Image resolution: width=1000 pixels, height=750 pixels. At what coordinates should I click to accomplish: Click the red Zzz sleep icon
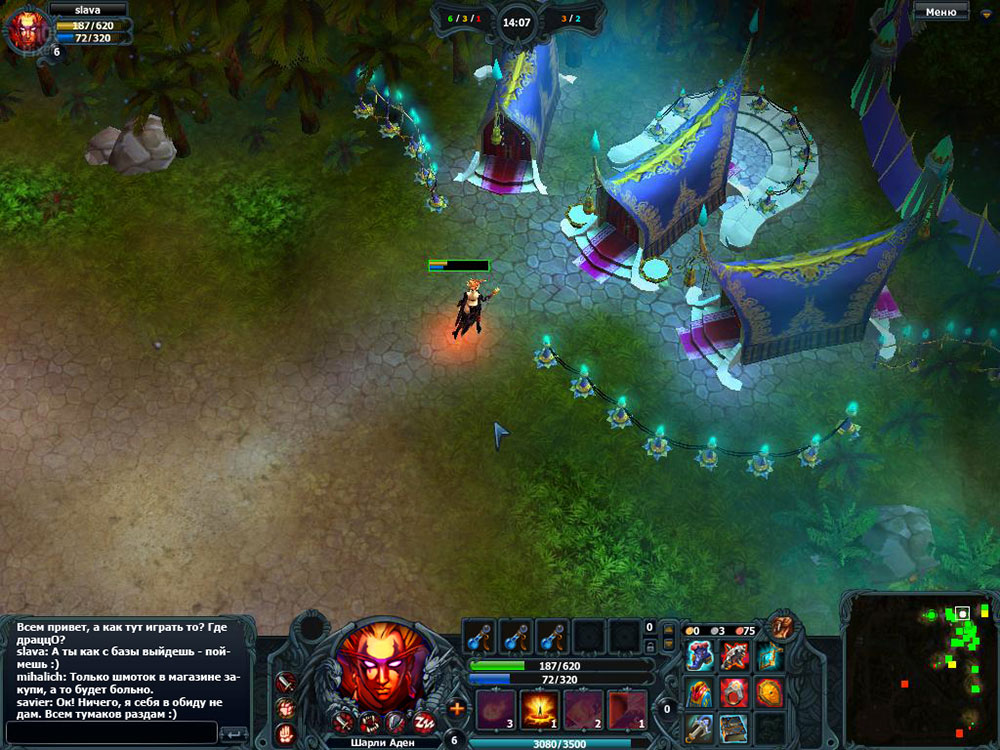pos(422,722)
